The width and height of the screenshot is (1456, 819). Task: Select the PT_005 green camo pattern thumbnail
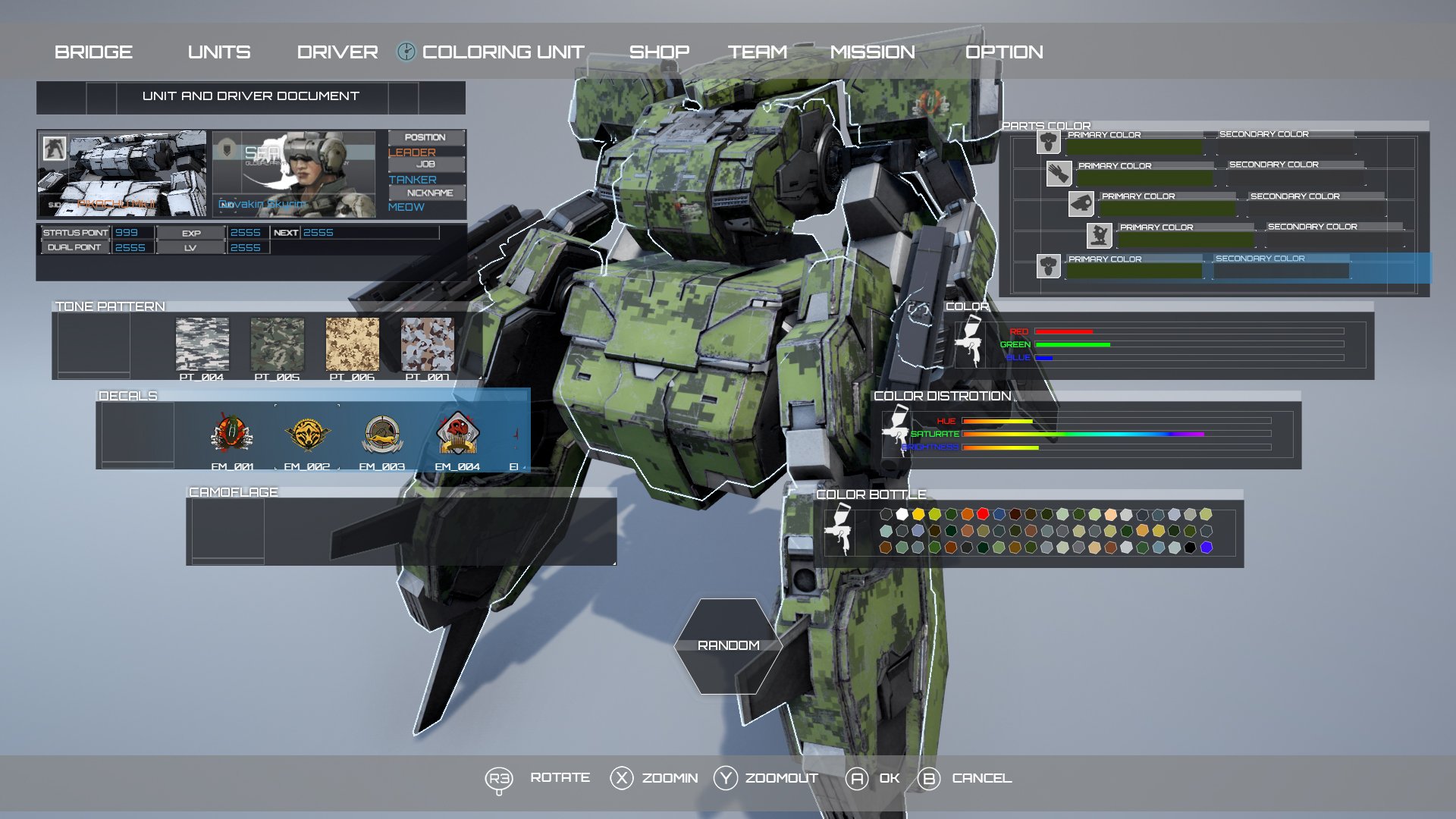pos(278,345)
